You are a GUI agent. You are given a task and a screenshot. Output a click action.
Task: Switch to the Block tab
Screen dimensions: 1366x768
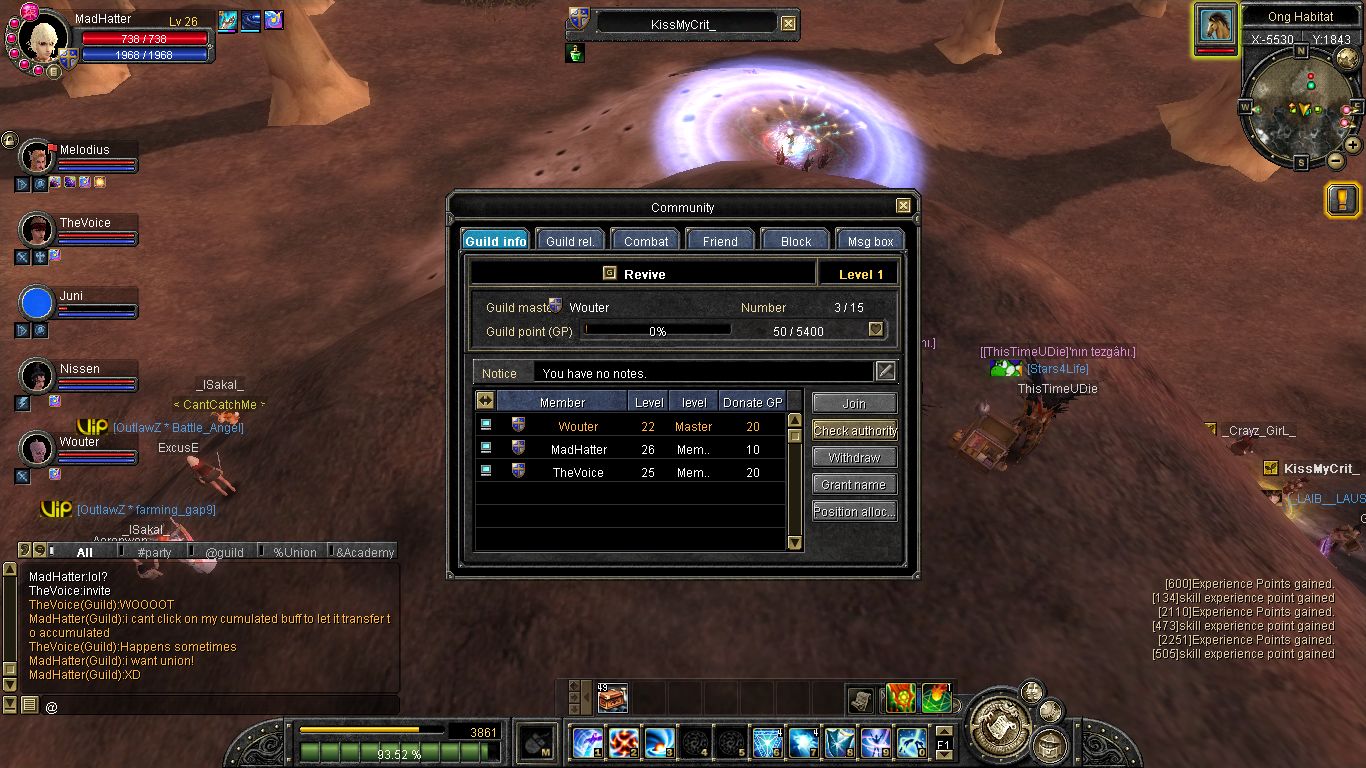coord(796,241)
